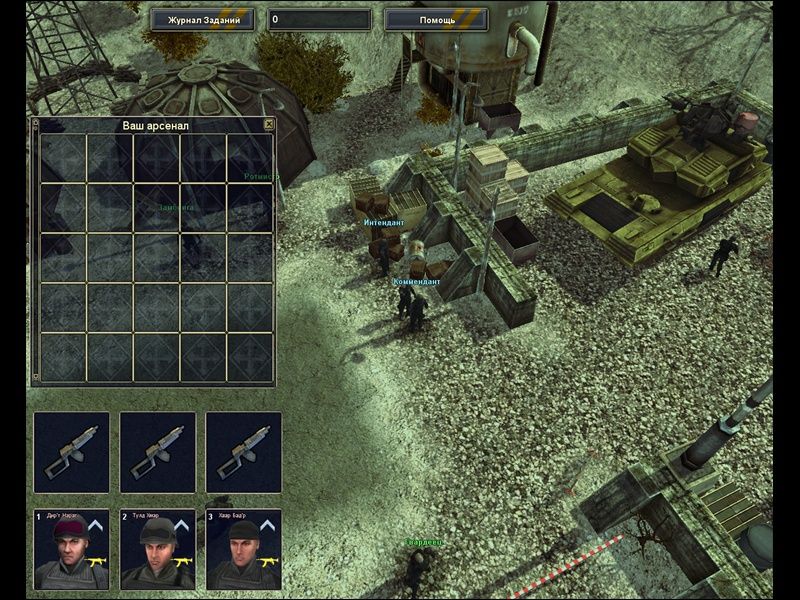Open the Журнал Заданий mission journal
800x600 pixels.
pos(203,19)
